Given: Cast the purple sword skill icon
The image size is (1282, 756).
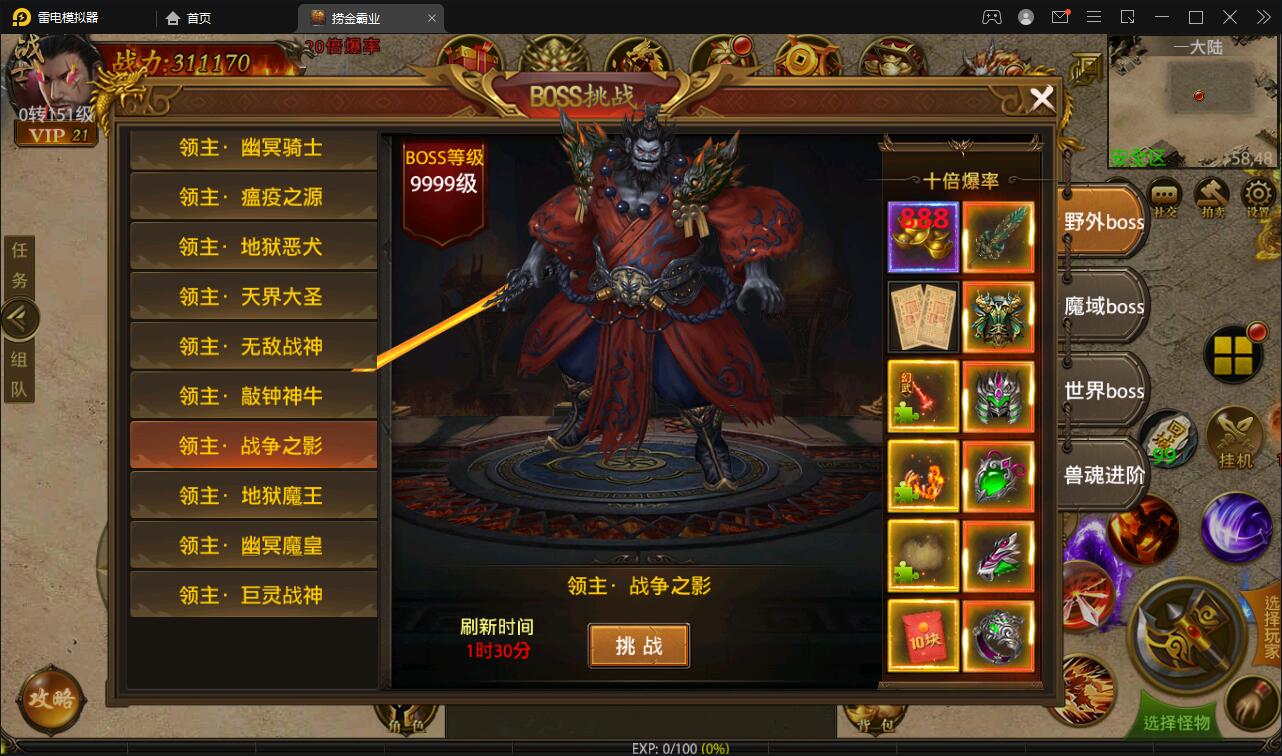Looking at the screenshot, I should 1238,529.
